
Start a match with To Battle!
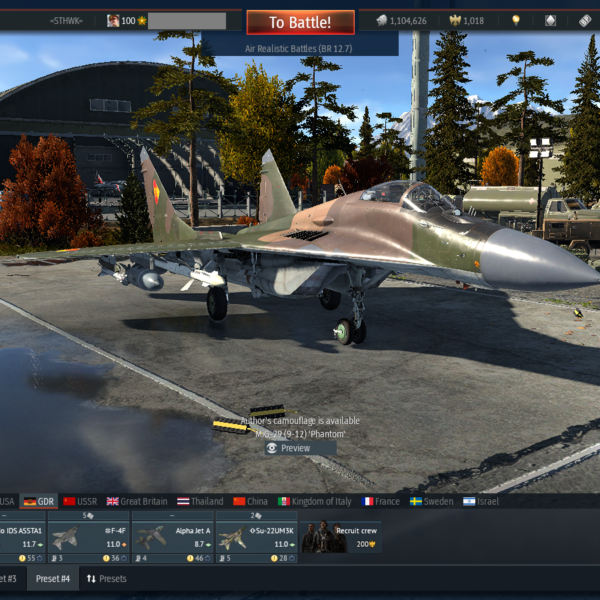point(301,21)
